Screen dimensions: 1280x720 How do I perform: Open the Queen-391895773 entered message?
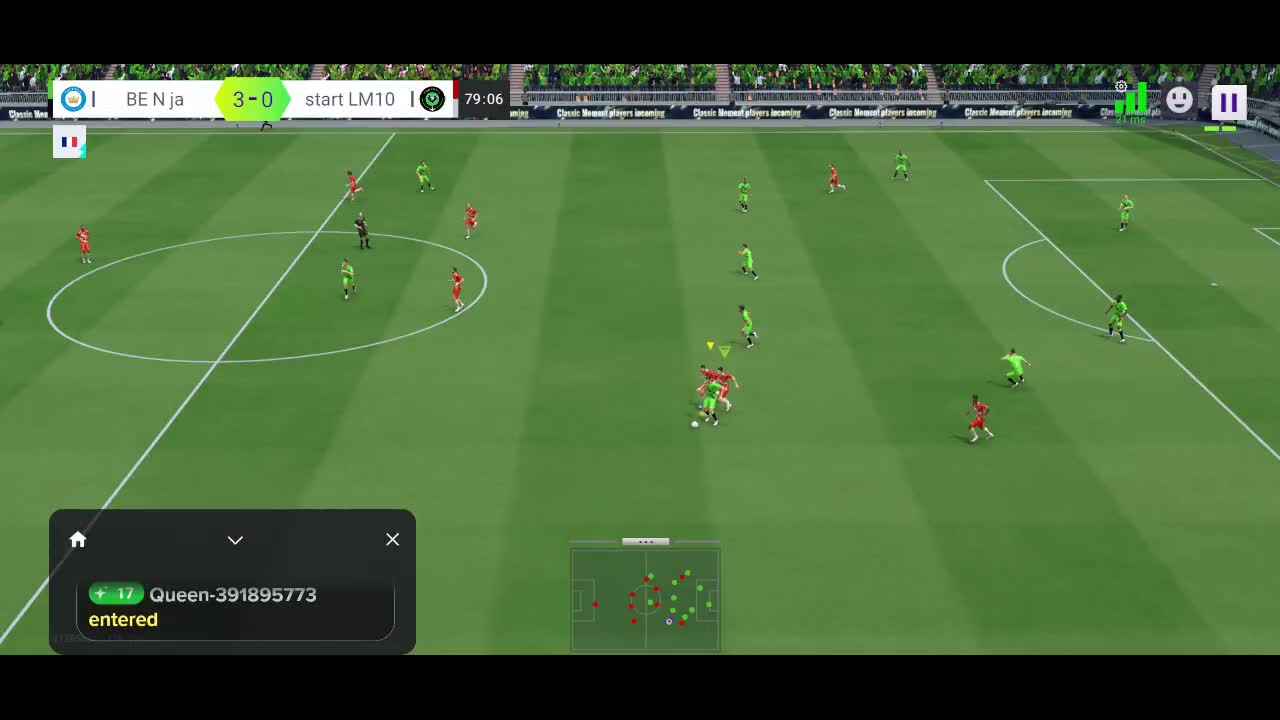(x=235, y=607)
